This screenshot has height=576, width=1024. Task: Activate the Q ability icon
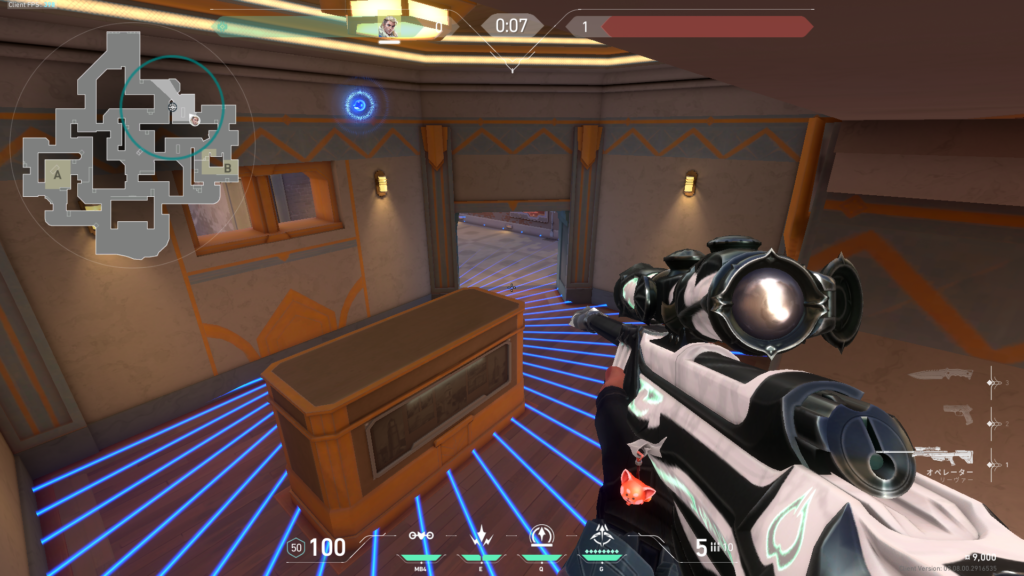539,535
